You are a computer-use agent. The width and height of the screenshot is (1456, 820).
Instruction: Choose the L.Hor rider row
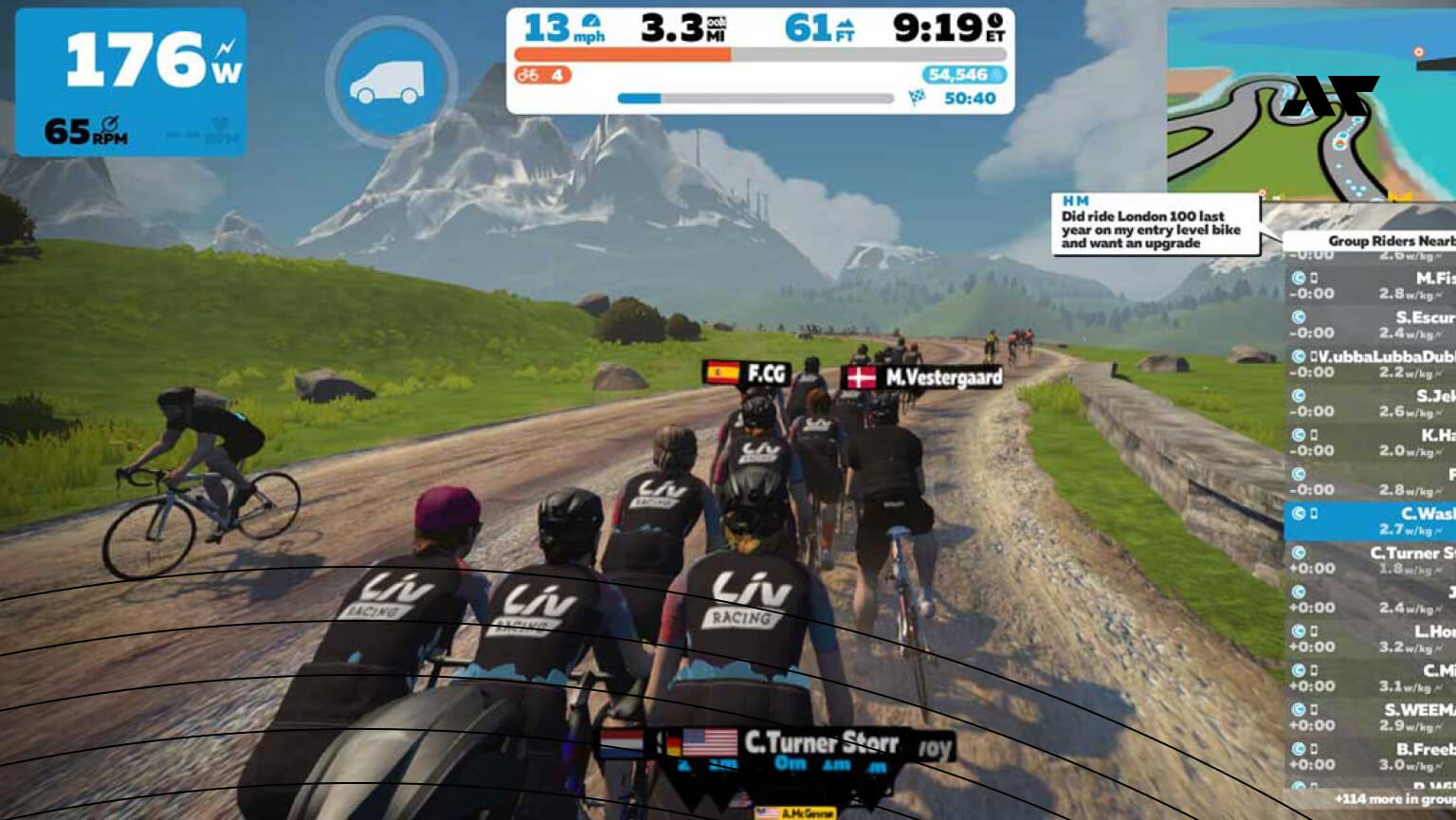pos(1371,638)
